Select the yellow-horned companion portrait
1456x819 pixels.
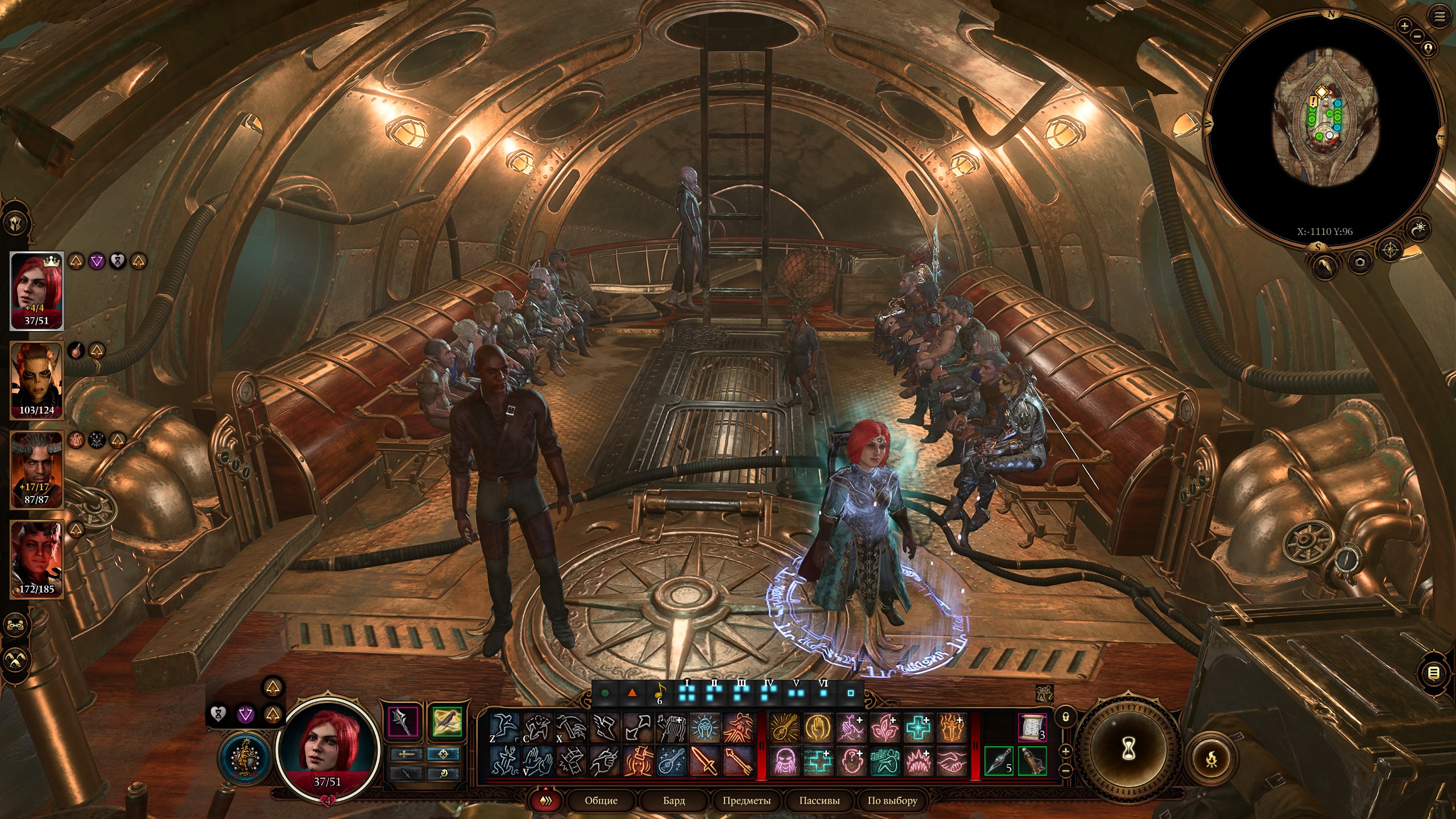[36, 380]
